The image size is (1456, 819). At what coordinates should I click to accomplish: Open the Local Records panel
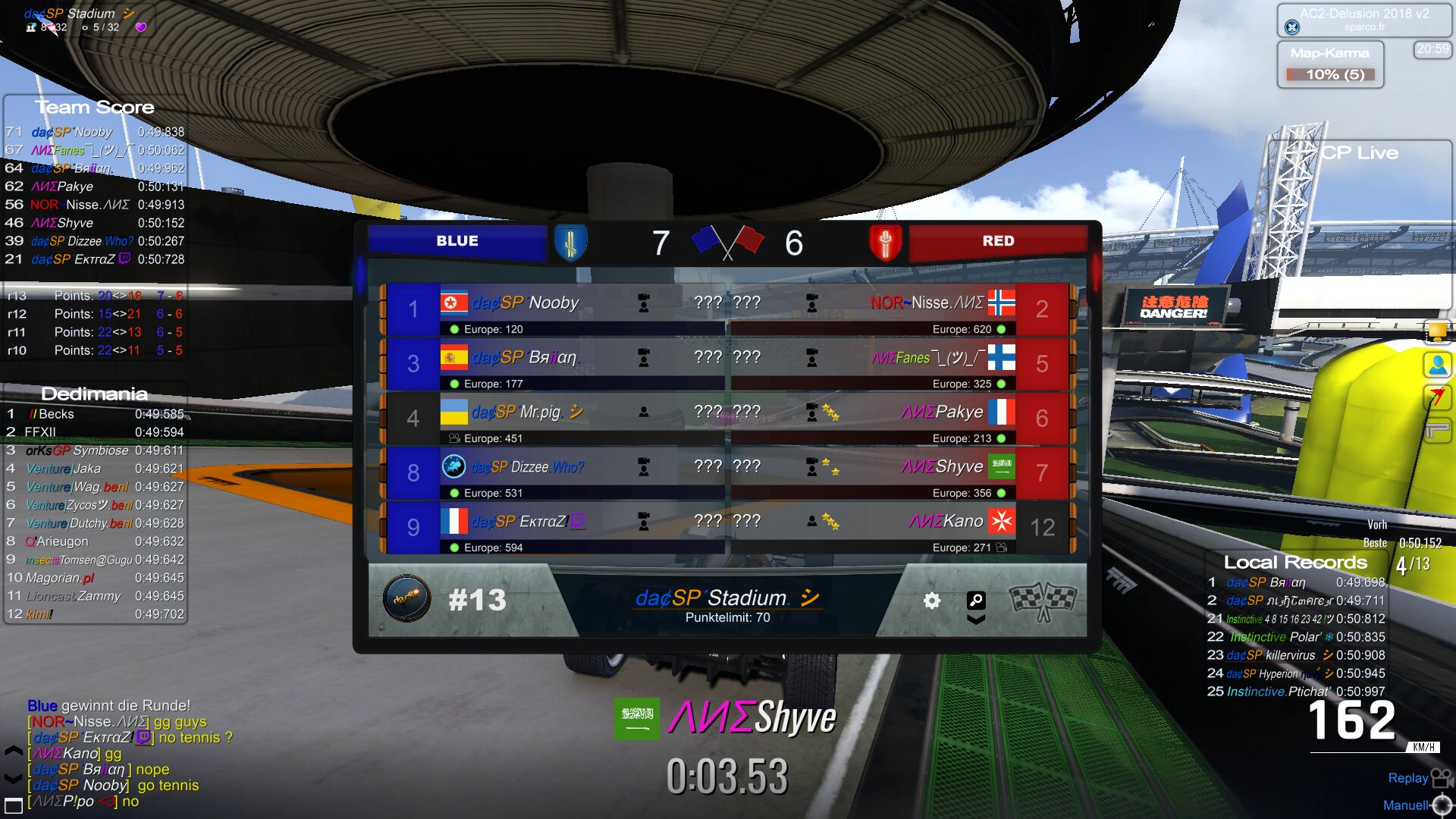(1295, 562)
